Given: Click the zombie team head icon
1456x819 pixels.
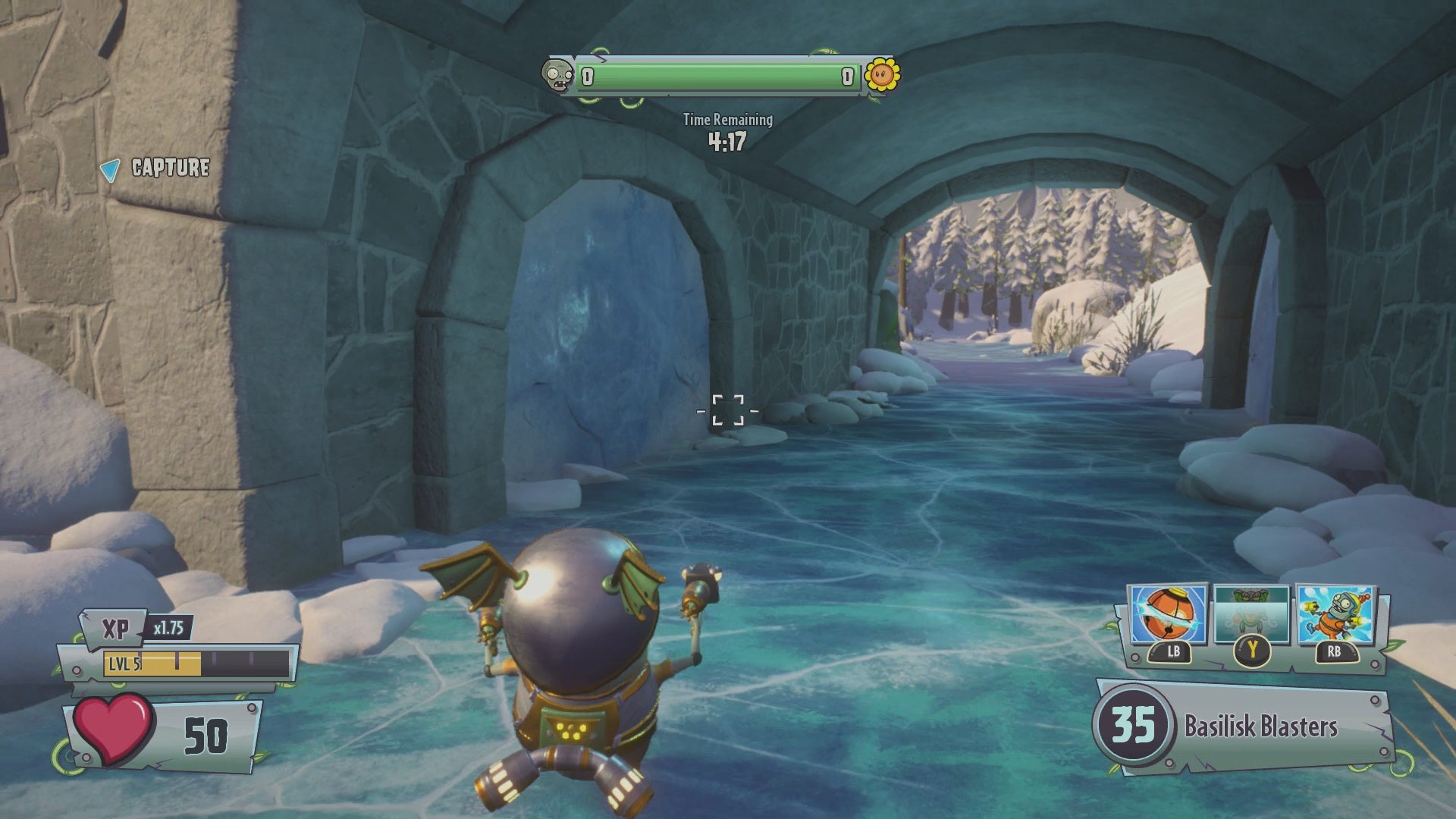Looking at the screenshot, I should 558,76.
